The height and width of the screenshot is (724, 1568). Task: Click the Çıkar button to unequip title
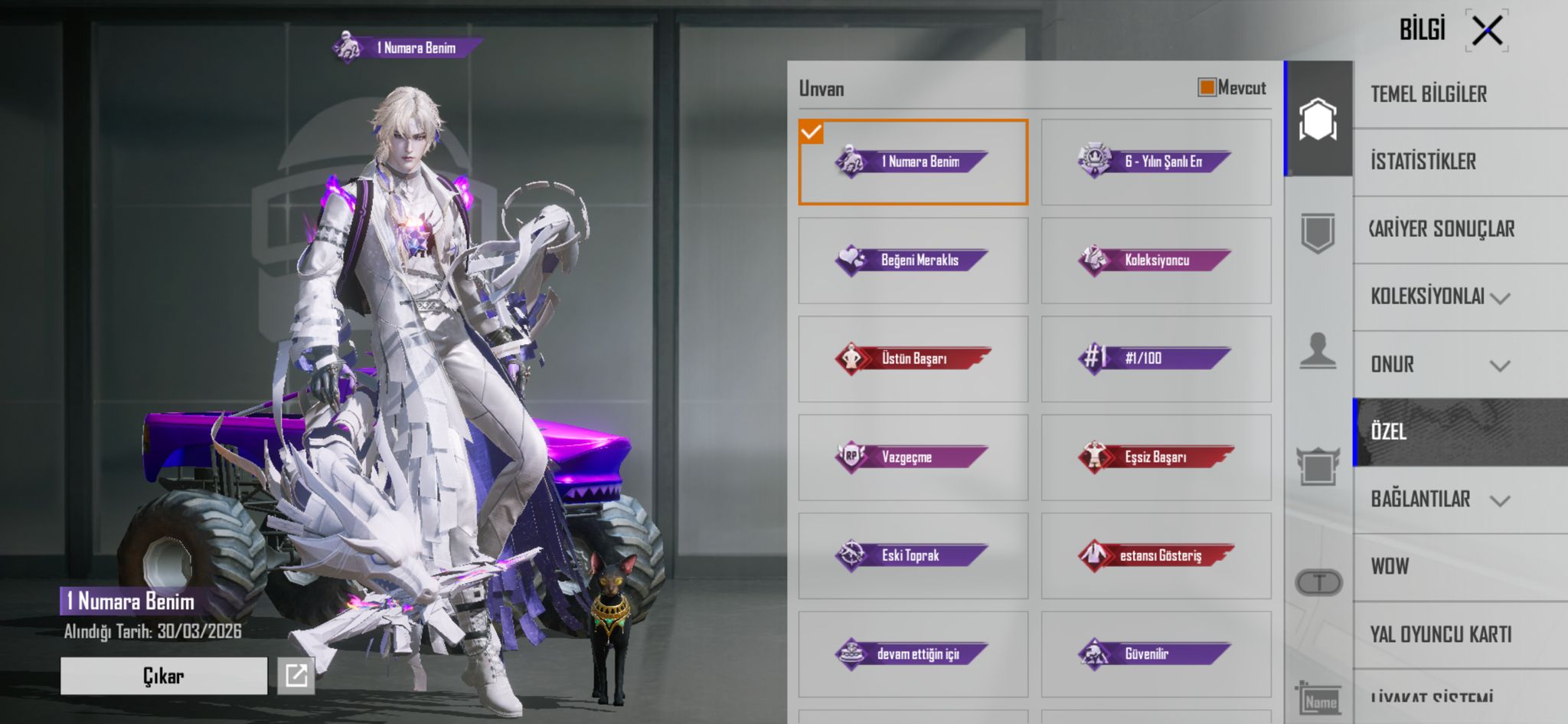click(x=163, y=676)
